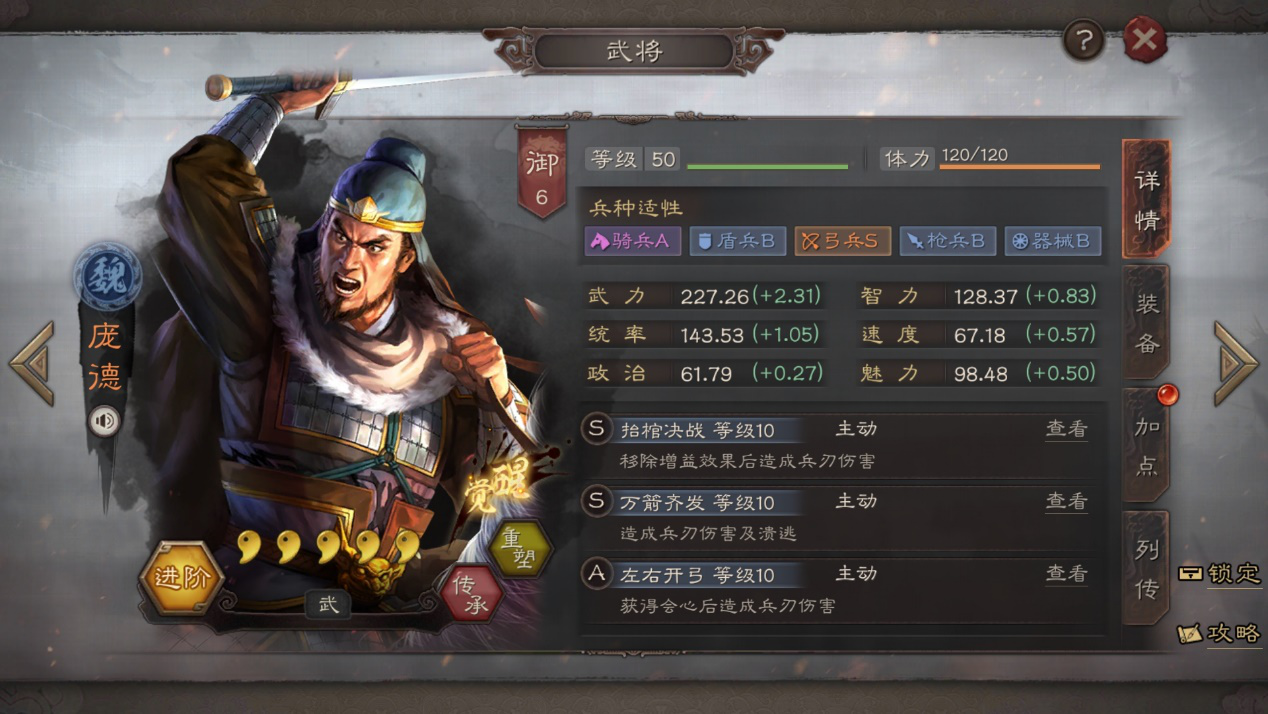Choose the 重塑 reshape button

(520, 548)
